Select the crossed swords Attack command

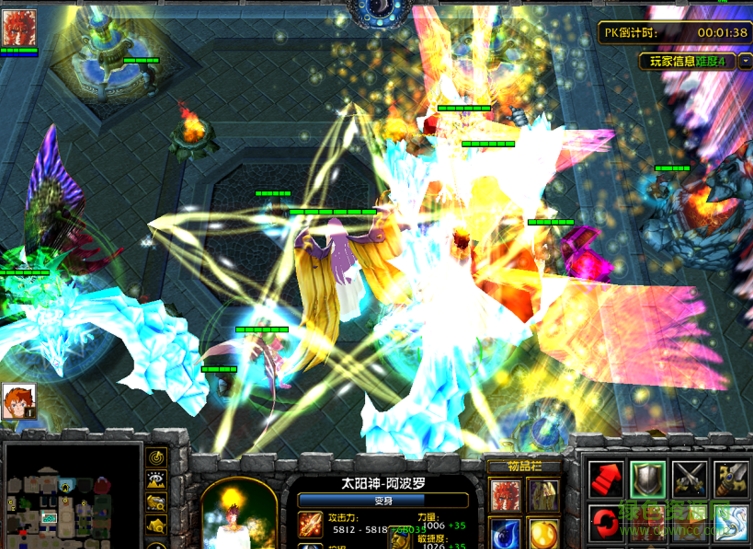tap(690, 479)
